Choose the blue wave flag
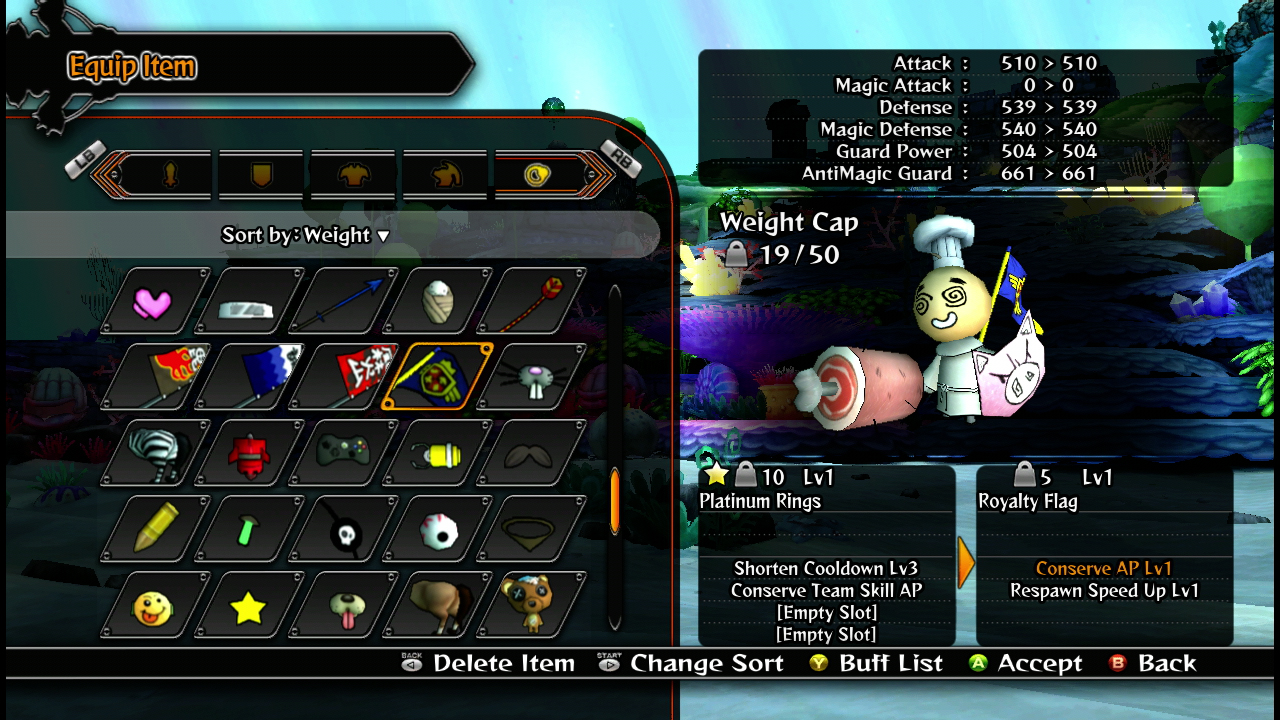This screenshot has height=720, width=1280. 253,377
